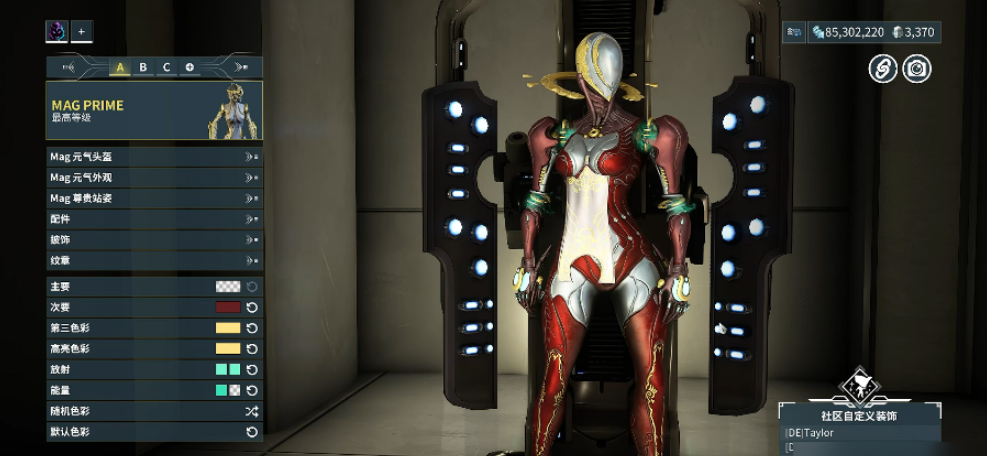Open the 配件 attachments menu

(x=154, y=219)
